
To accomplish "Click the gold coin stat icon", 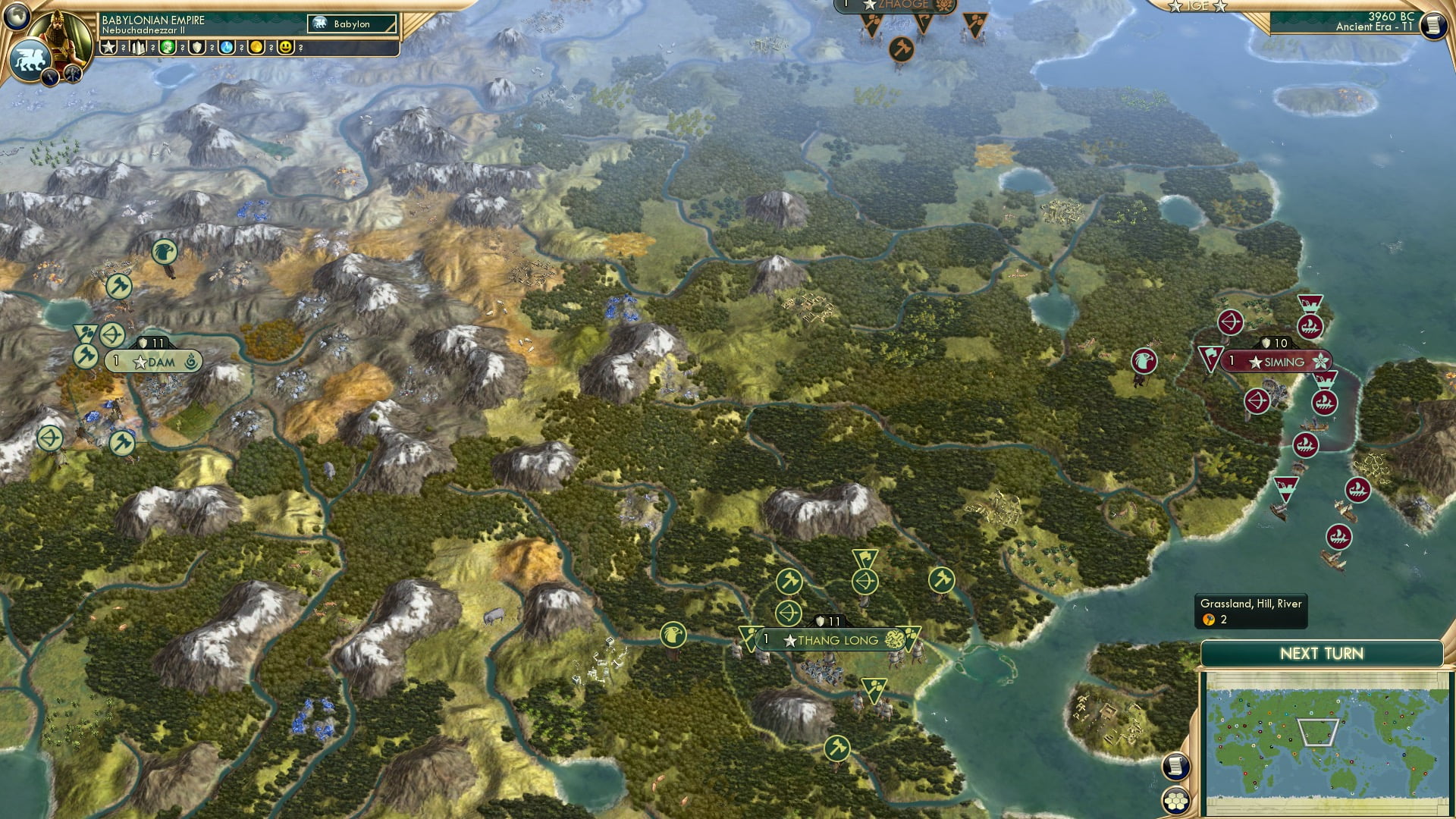I will 256,48.
